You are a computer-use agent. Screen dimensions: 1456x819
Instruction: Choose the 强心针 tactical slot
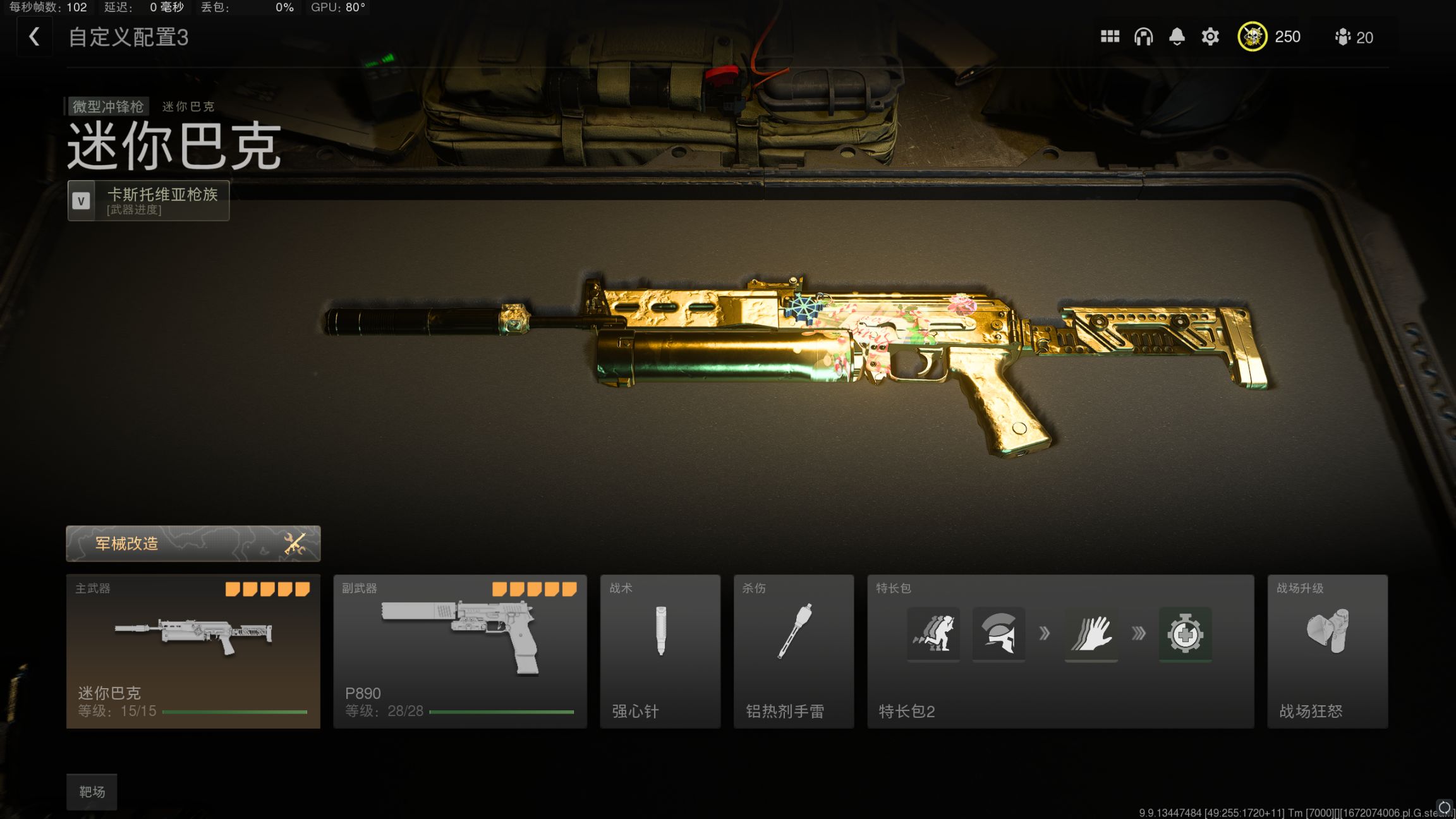pyautogui.click(x=660, y=651)
